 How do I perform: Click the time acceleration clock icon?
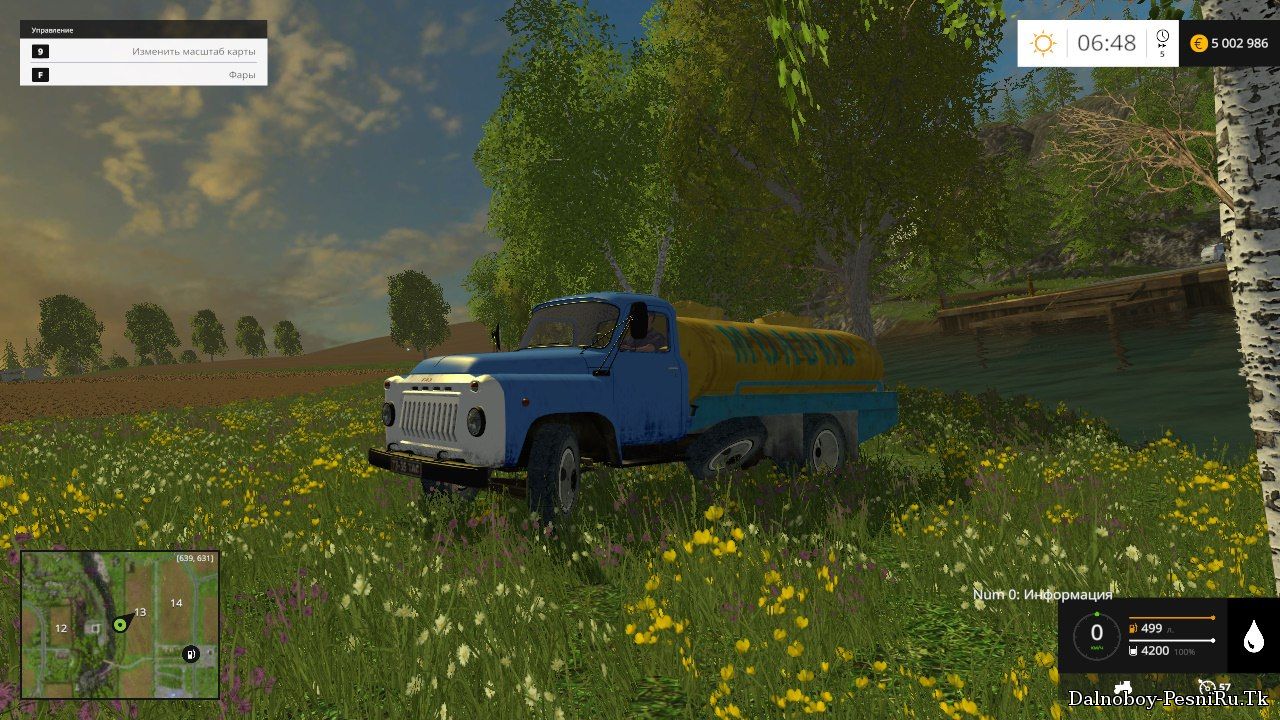1161,38
